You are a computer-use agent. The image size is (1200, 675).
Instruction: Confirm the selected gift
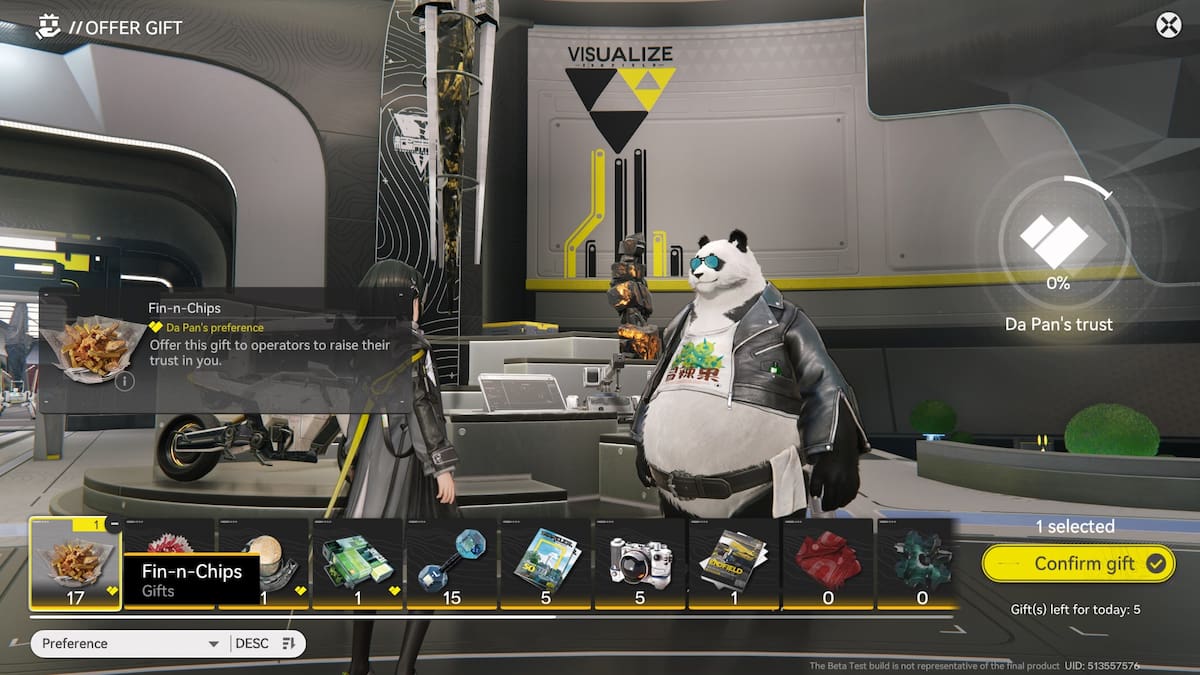[1077, 564]
